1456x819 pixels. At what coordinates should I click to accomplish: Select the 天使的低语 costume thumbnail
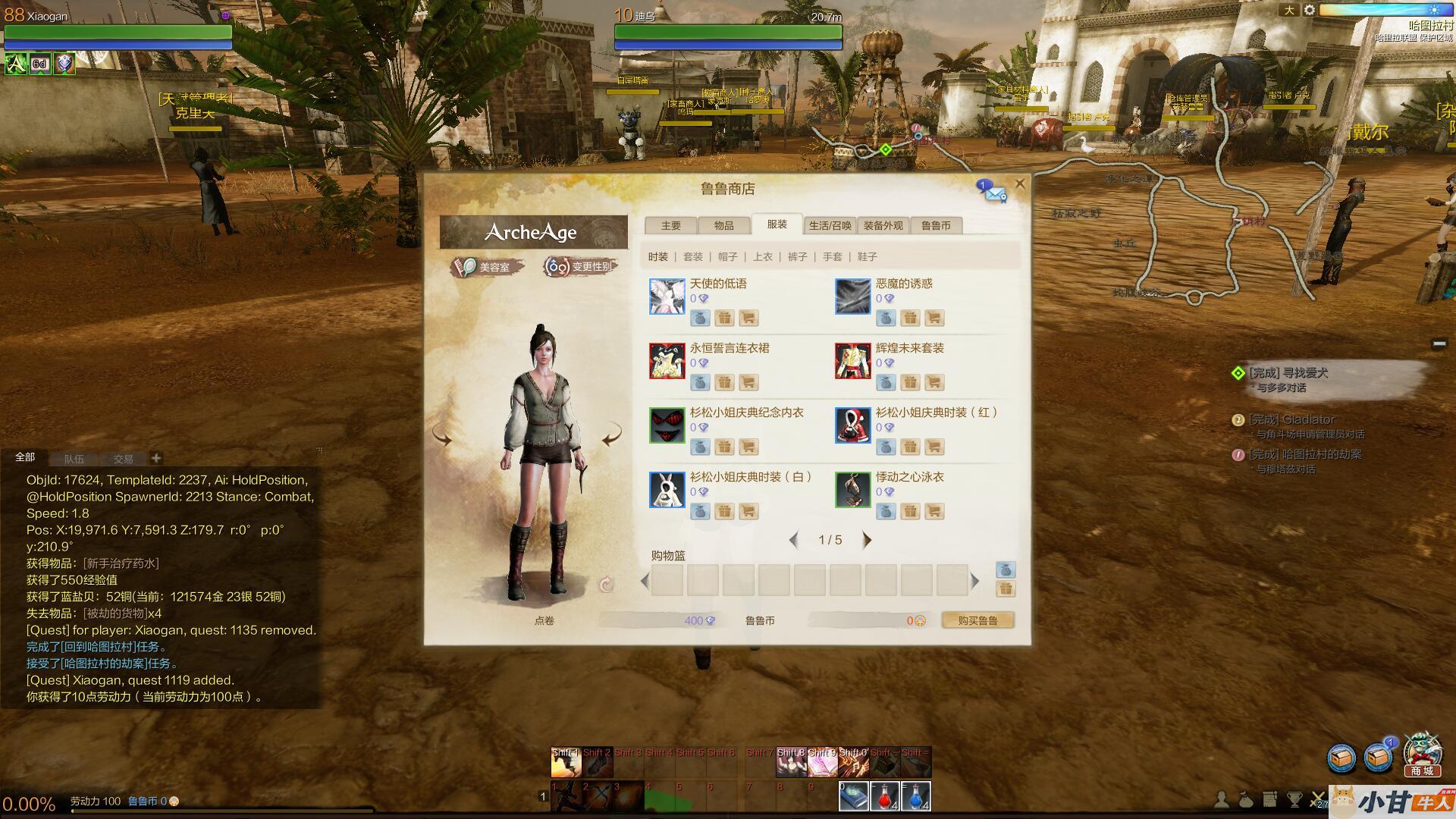click(667, 296)
